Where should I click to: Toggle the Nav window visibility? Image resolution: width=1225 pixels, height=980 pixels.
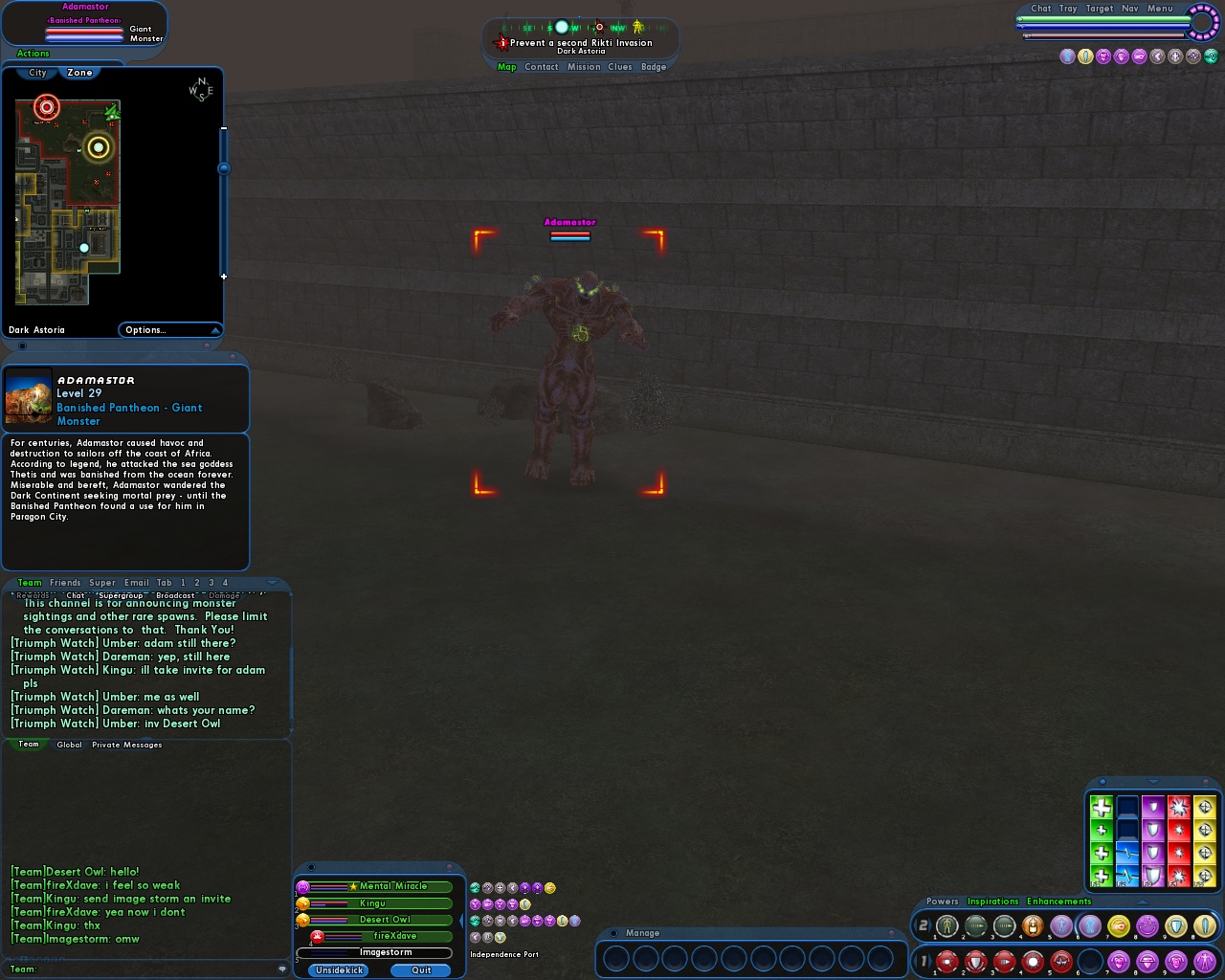tap(1129, 9)
